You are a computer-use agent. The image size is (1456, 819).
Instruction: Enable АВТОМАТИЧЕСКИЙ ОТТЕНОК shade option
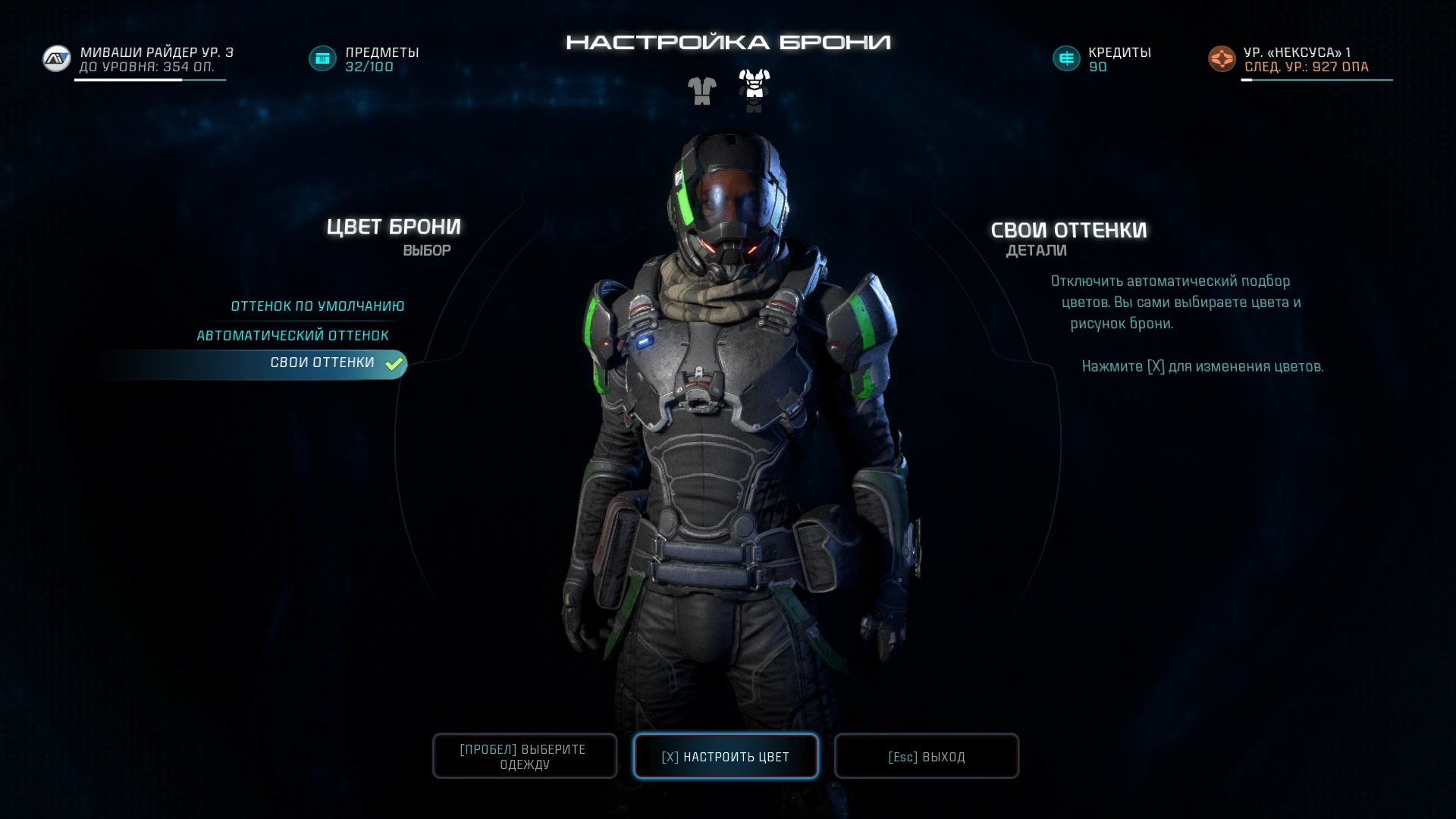(293, 334)
